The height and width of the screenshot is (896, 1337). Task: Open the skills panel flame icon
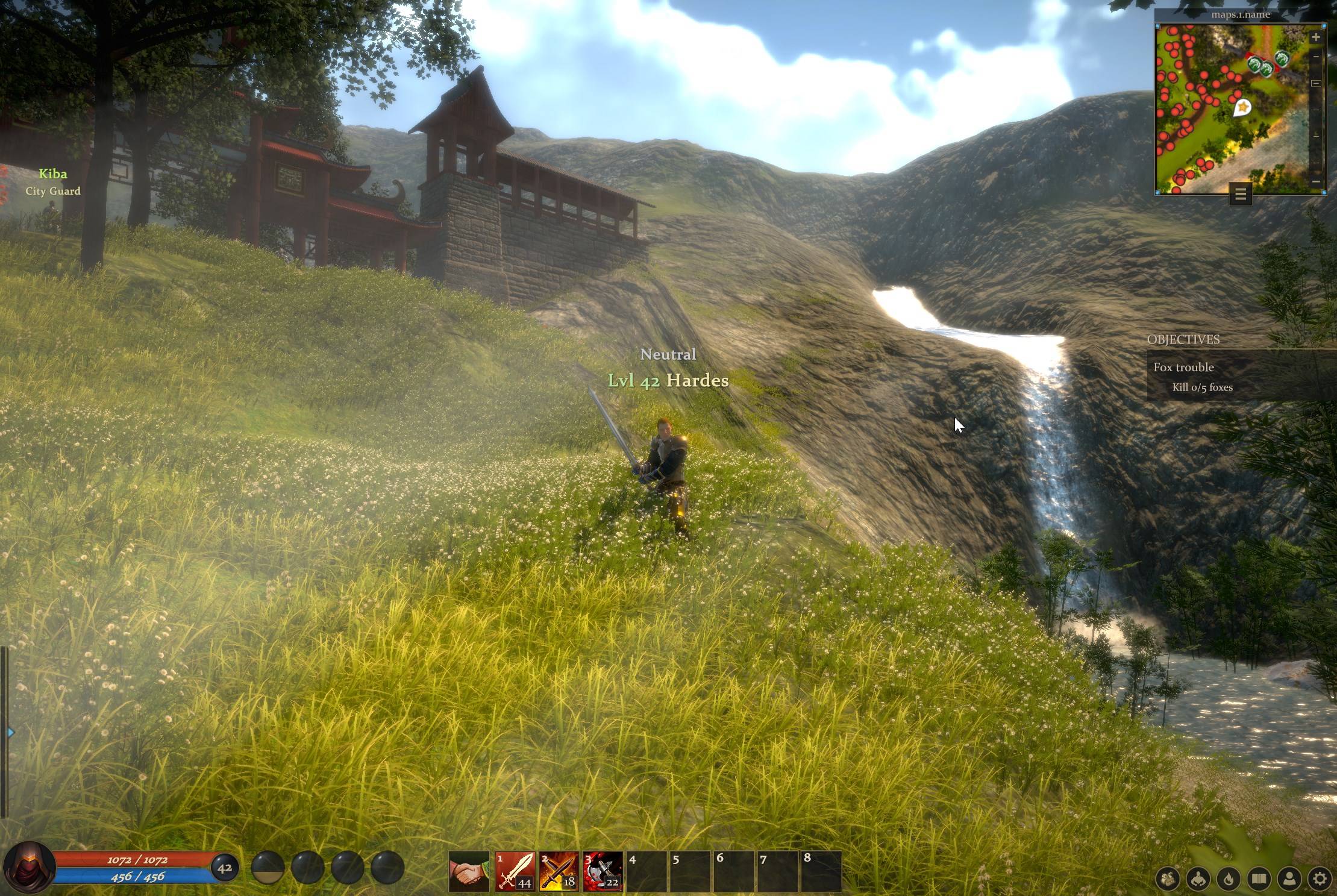click(1228, 880)
